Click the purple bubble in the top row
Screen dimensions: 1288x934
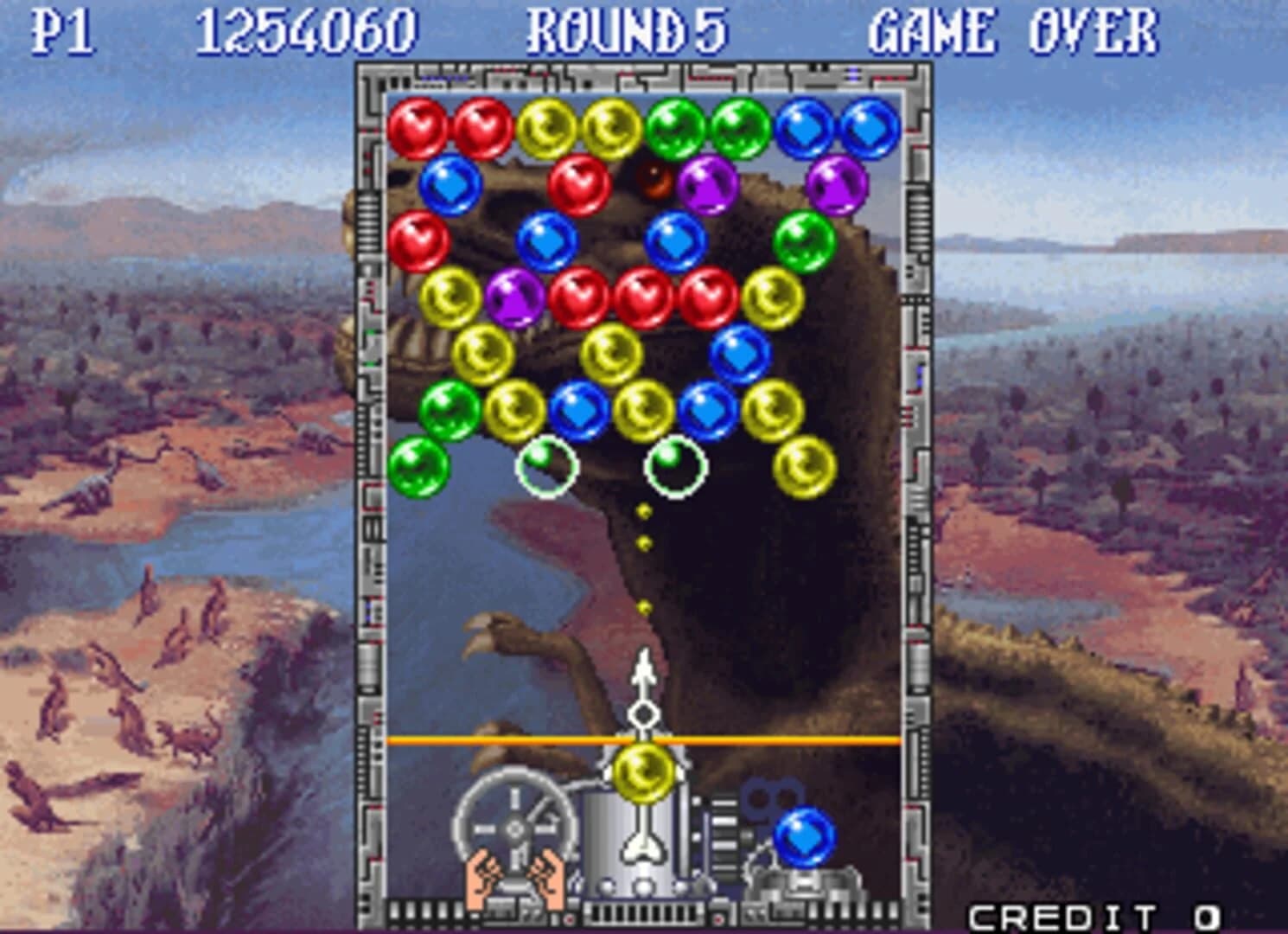(x=707, y=184)
